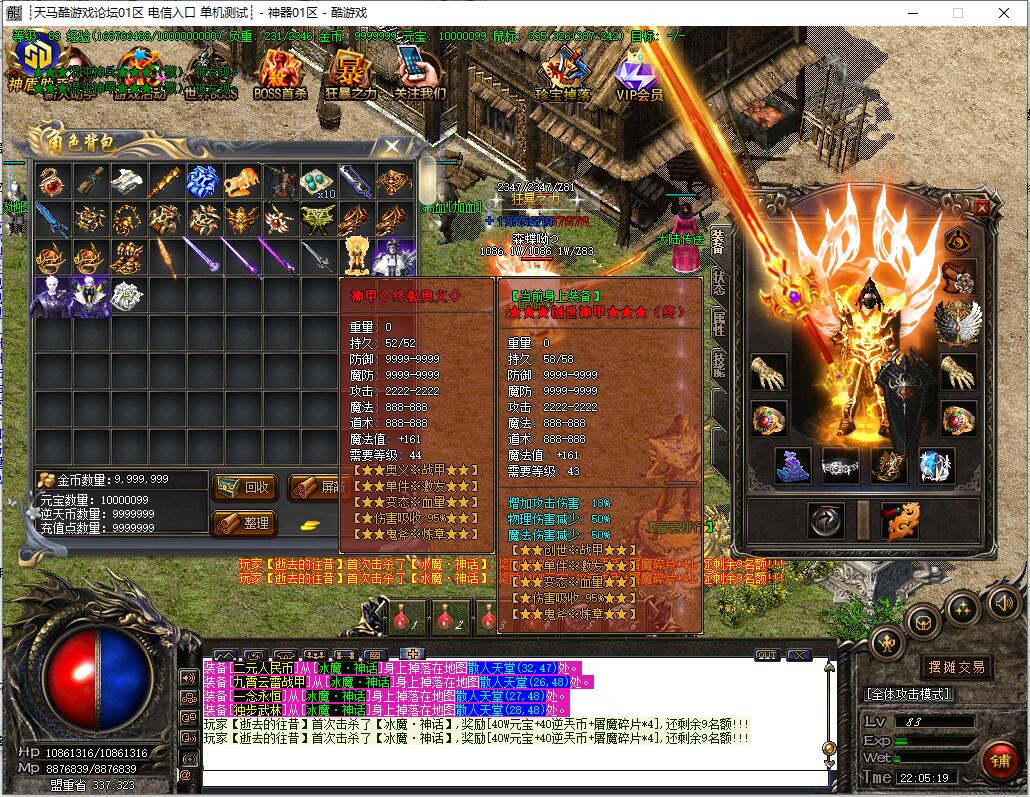1030x797 pixels.
Task: Open the 狂暴之力 berserk icon
Action: [x=350, y=73]
